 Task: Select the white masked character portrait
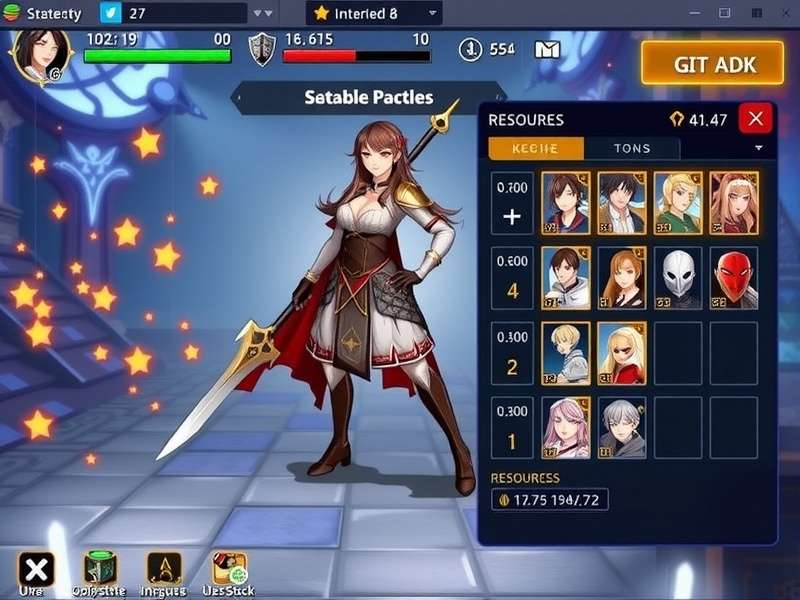678,278
